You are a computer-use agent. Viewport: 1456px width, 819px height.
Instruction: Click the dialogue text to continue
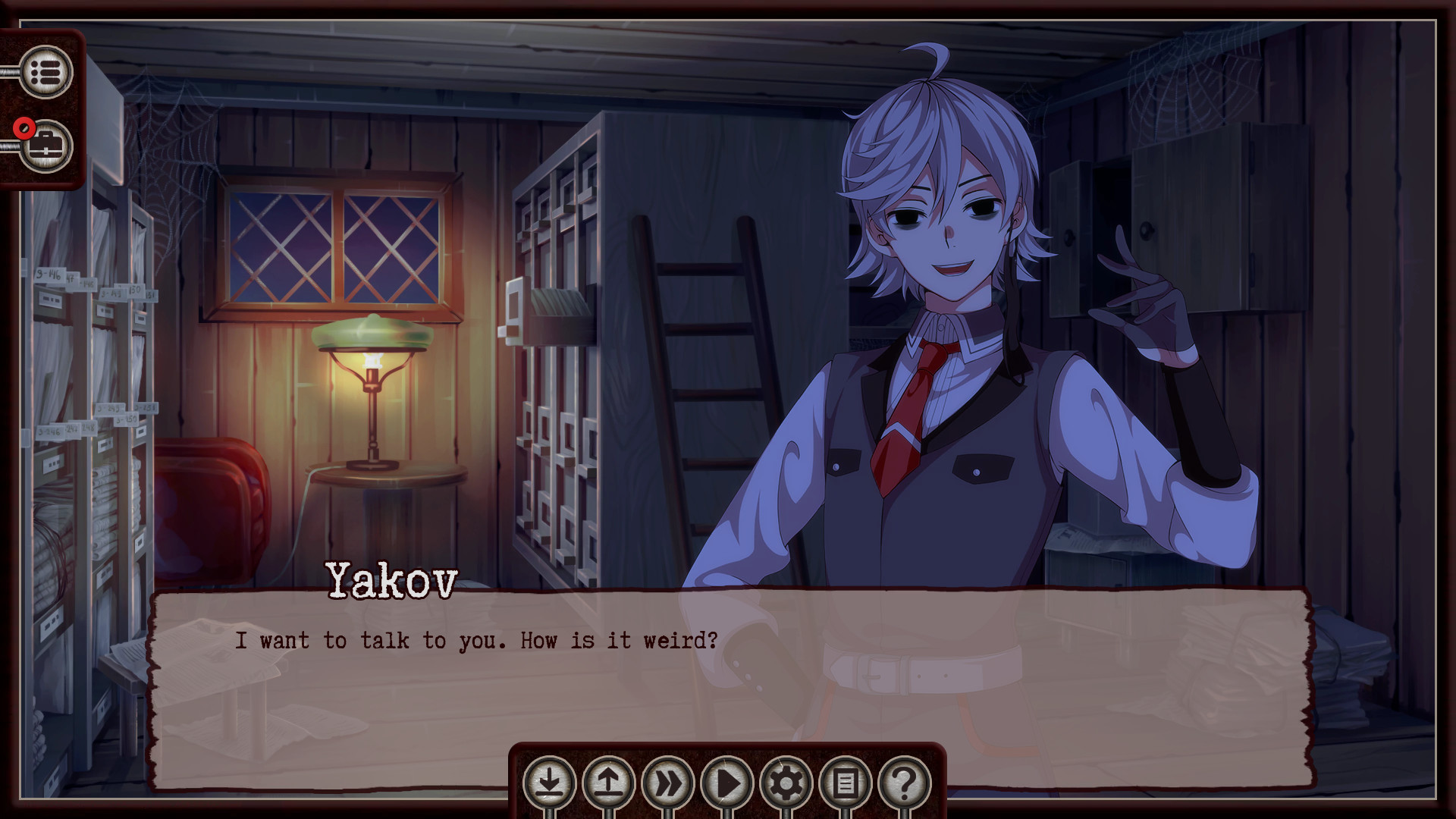[x=474, y=641]
